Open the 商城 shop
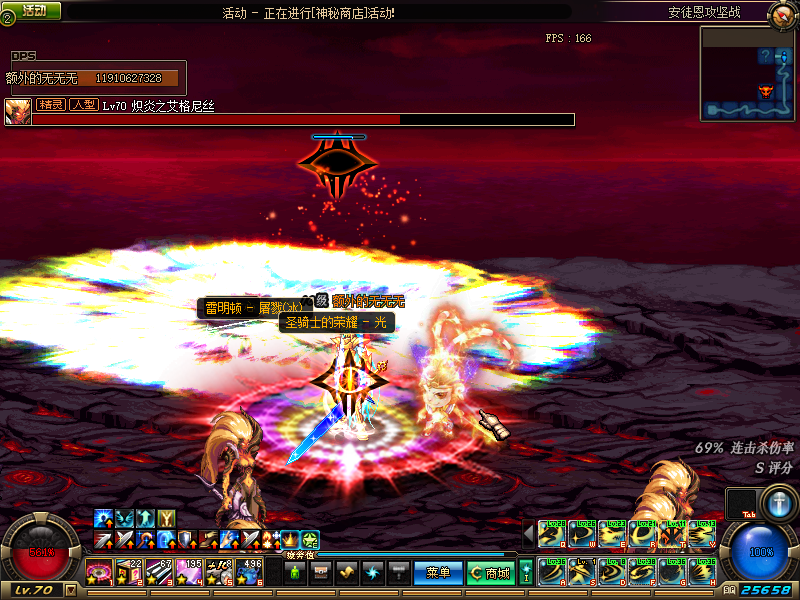 [x=491, y=573]
